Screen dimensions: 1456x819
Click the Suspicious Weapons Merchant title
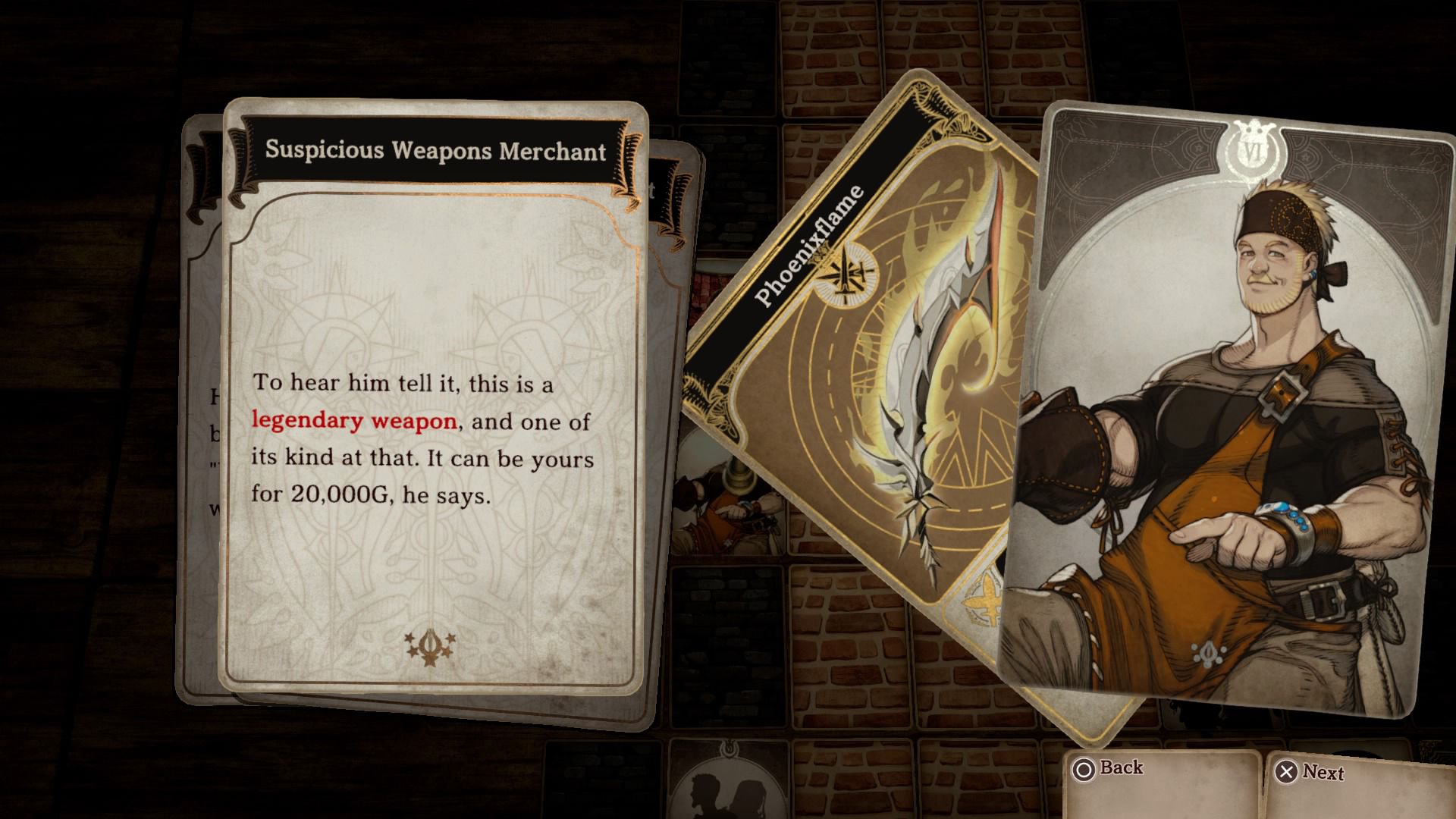point(436,152)
